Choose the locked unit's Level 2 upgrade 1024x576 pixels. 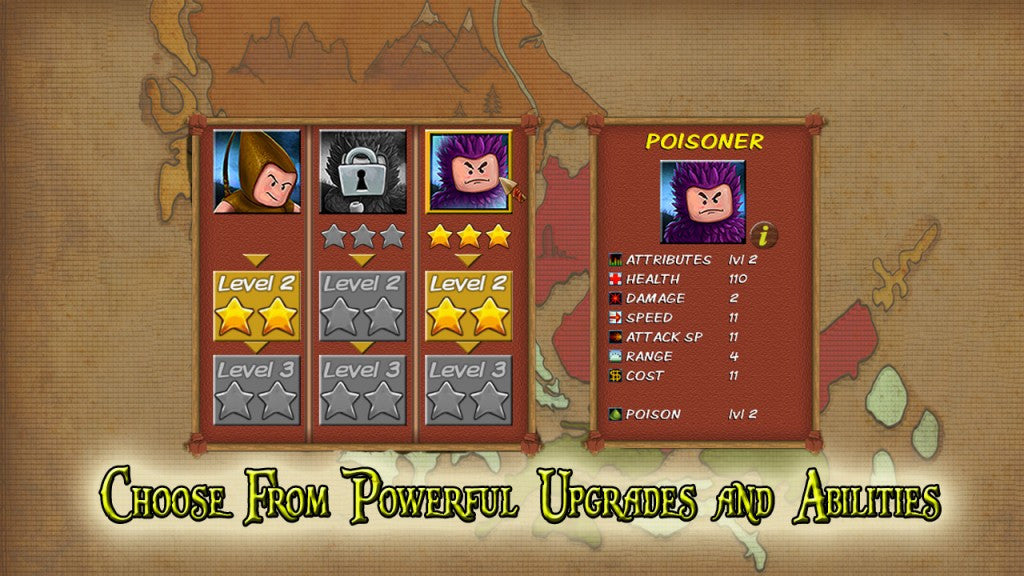[362, 305]
